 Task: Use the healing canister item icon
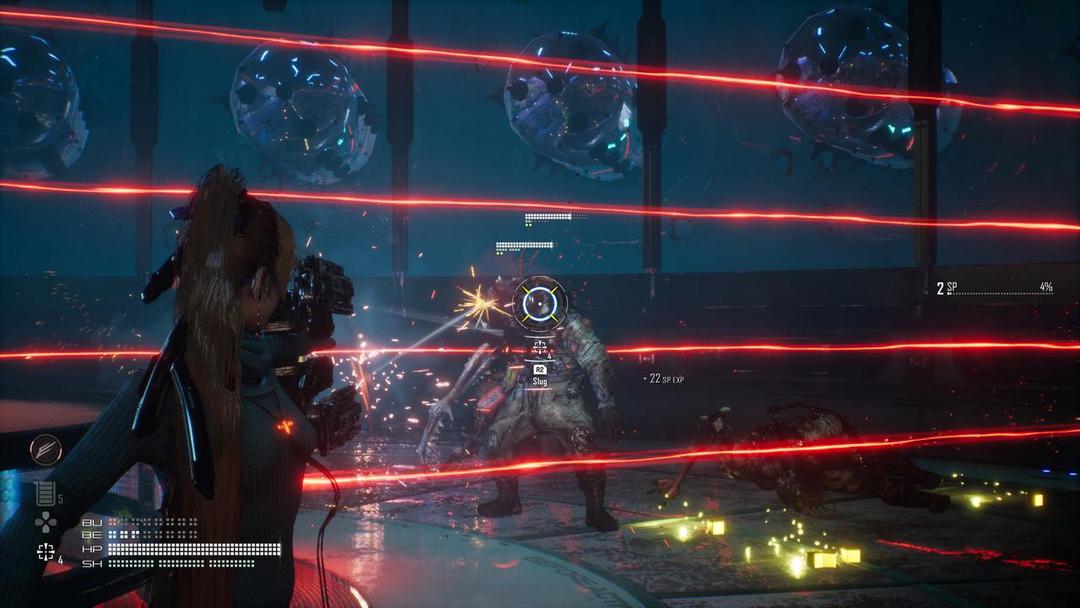(x=44, y=493)
